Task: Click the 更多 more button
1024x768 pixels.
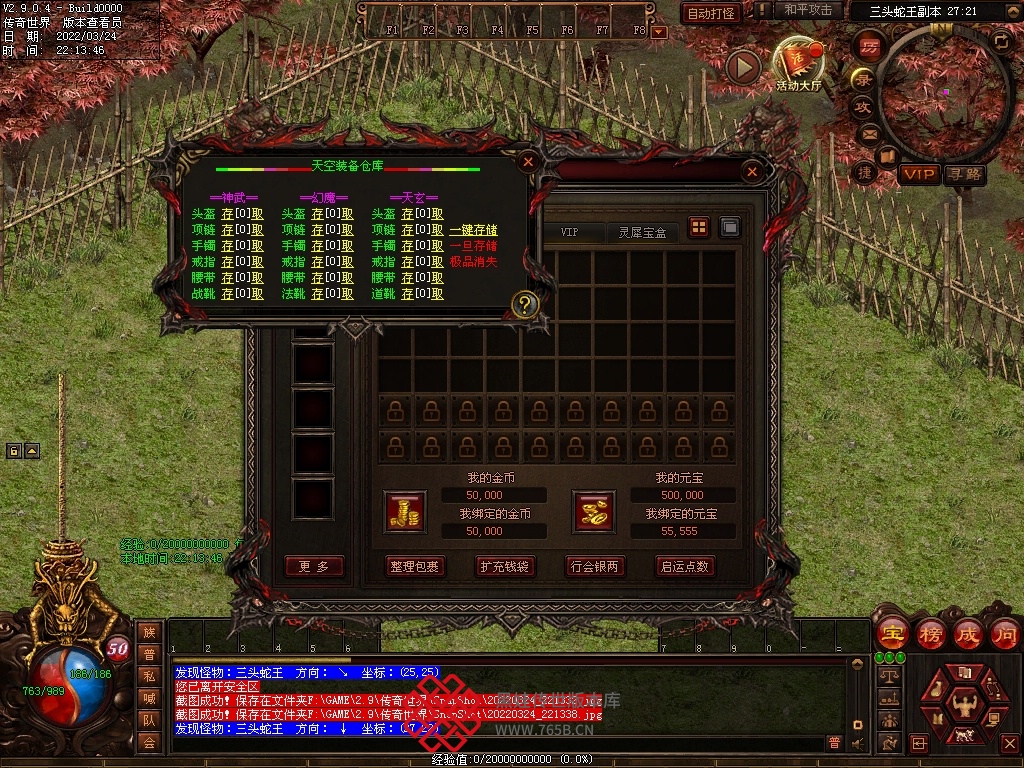Action: pyautogui.click(x=314, y=566)
